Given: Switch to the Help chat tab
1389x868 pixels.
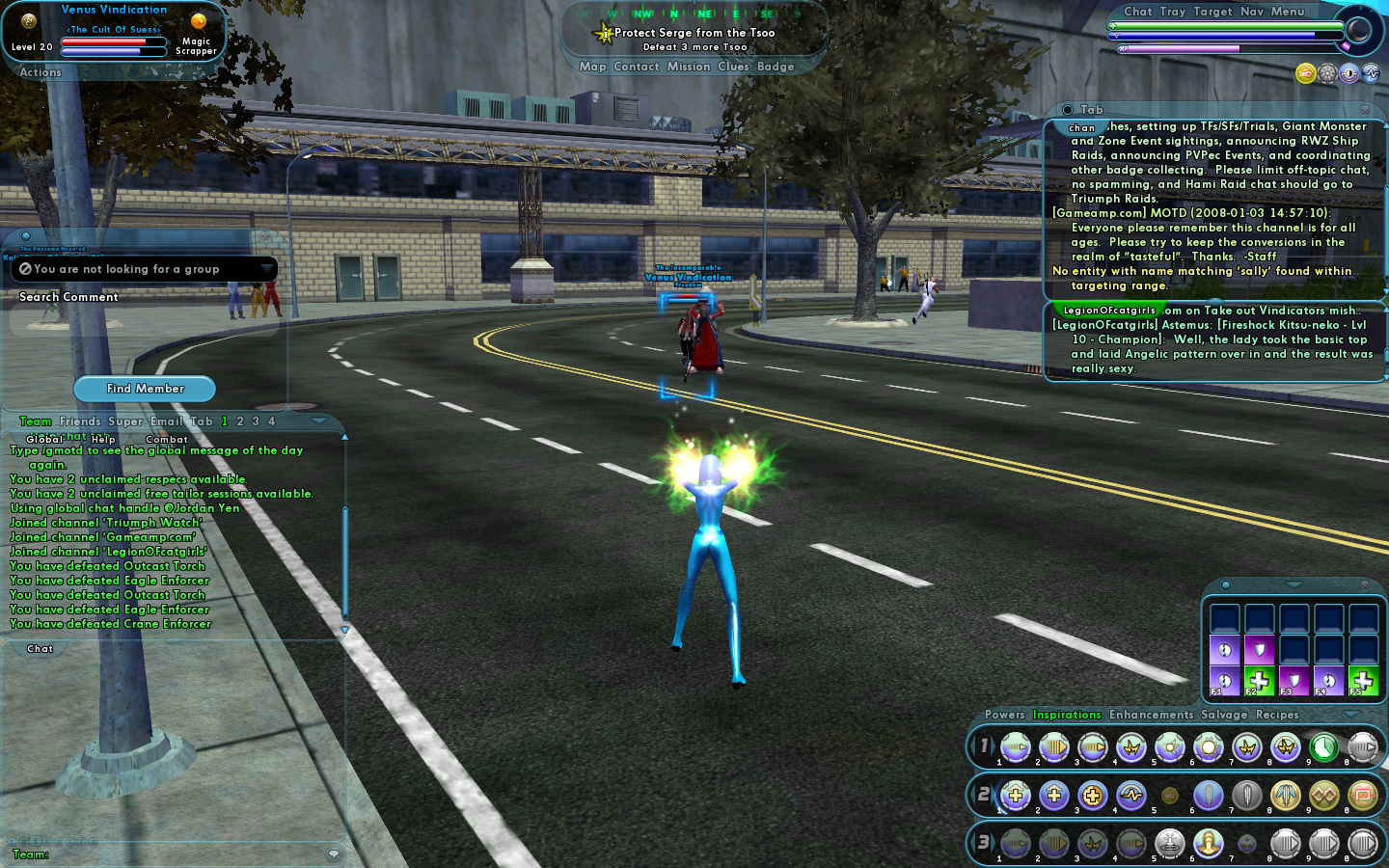Looking at the screenshot, I should [103, 440].
